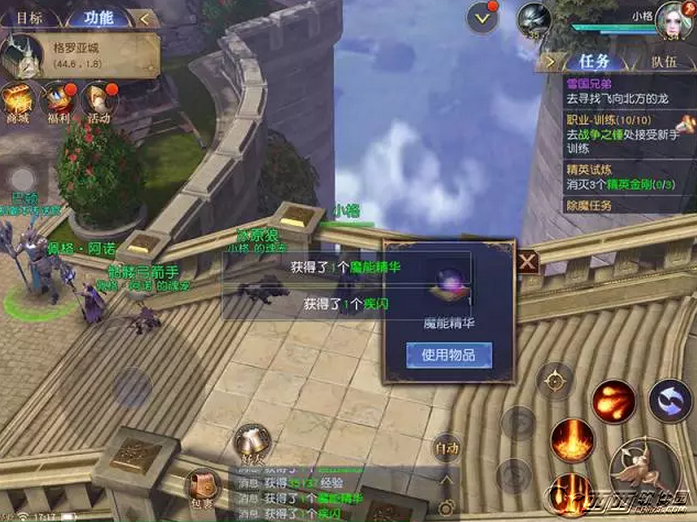Cast the fire pillar skill
The image size is (697, 522).
click(x=573, y=443)
